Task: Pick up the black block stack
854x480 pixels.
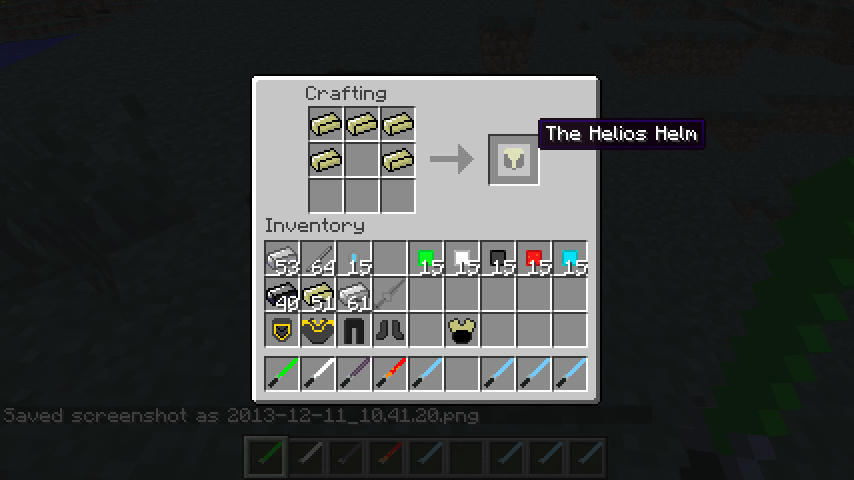Action: pyautogui.click(x=498, y=259)
